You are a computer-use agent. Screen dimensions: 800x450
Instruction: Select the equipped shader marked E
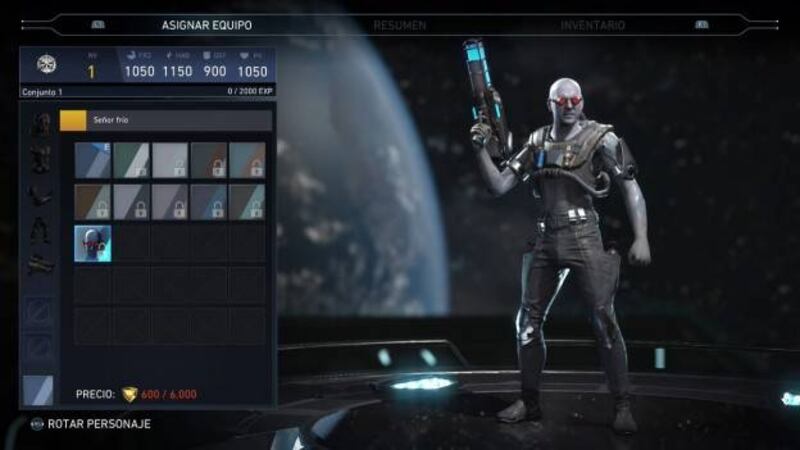pyautogui.click(x=92, y=160)
